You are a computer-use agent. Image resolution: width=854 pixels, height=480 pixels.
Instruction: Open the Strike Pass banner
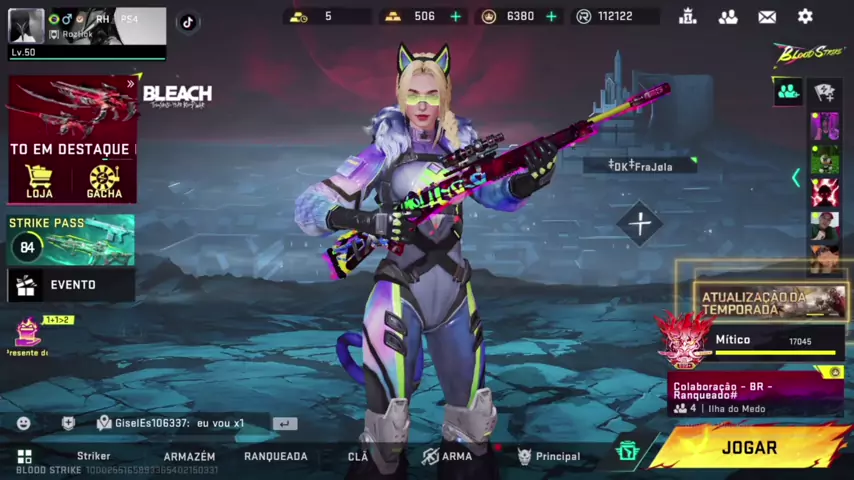(71, 240)
